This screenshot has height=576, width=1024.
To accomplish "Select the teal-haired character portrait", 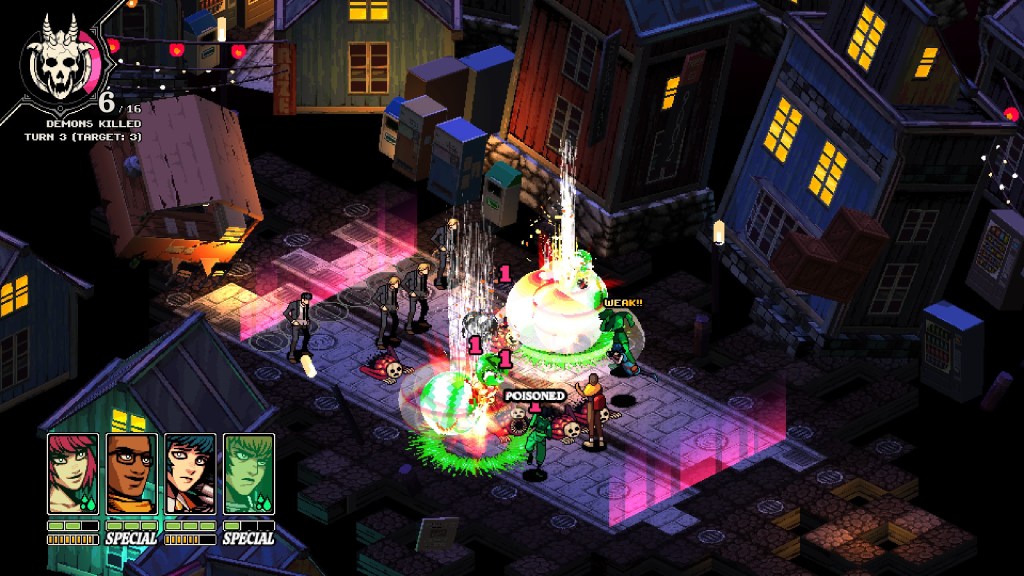I will [x=190, y=473].
